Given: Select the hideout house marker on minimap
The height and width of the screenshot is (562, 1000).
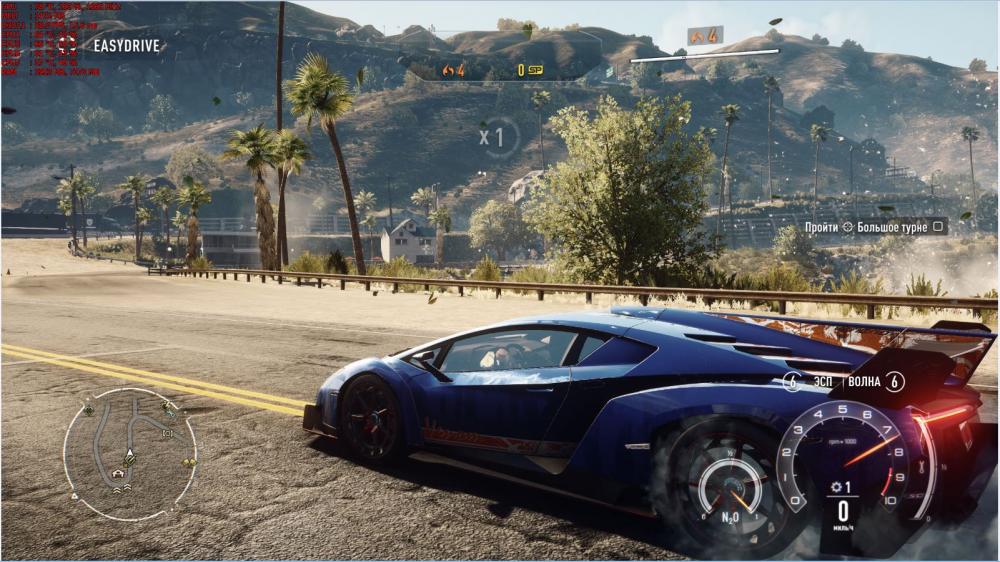Looking at the screenshot, I should click(x=119, y=472).
